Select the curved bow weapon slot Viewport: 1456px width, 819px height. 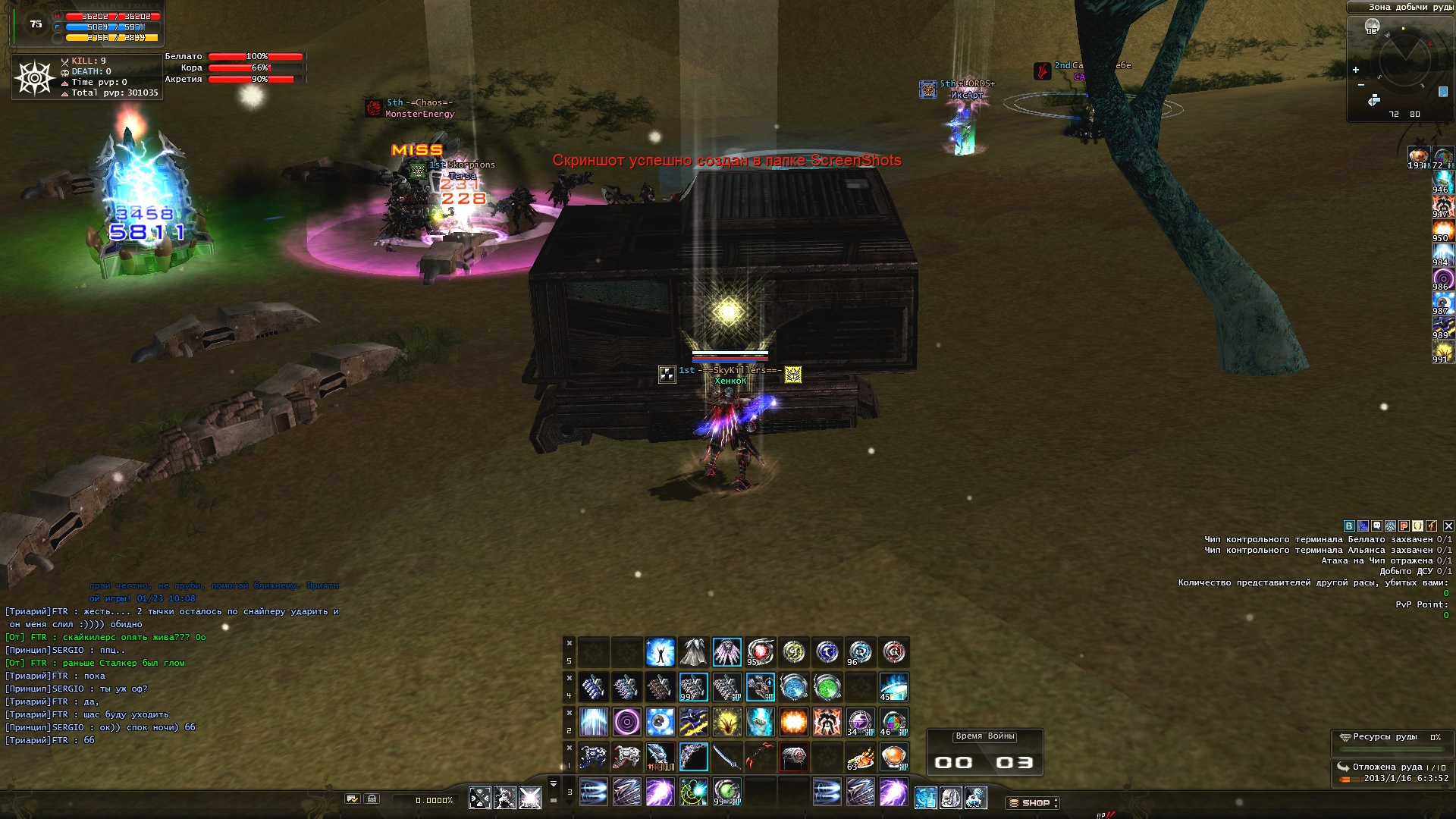point(693,757)
